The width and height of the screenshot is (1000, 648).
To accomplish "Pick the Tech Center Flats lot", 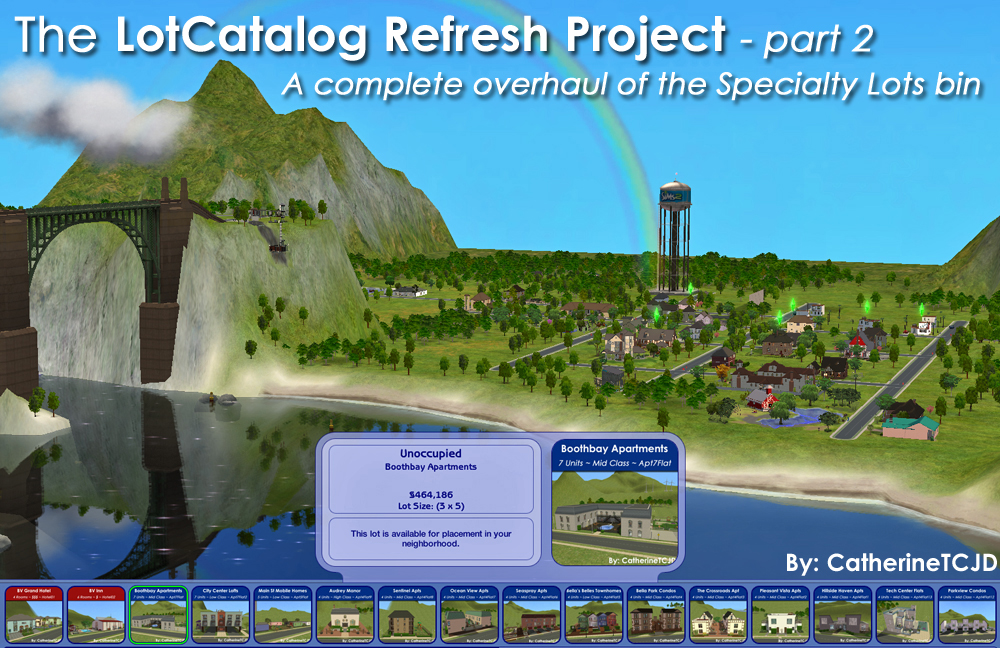I will 904,614.
